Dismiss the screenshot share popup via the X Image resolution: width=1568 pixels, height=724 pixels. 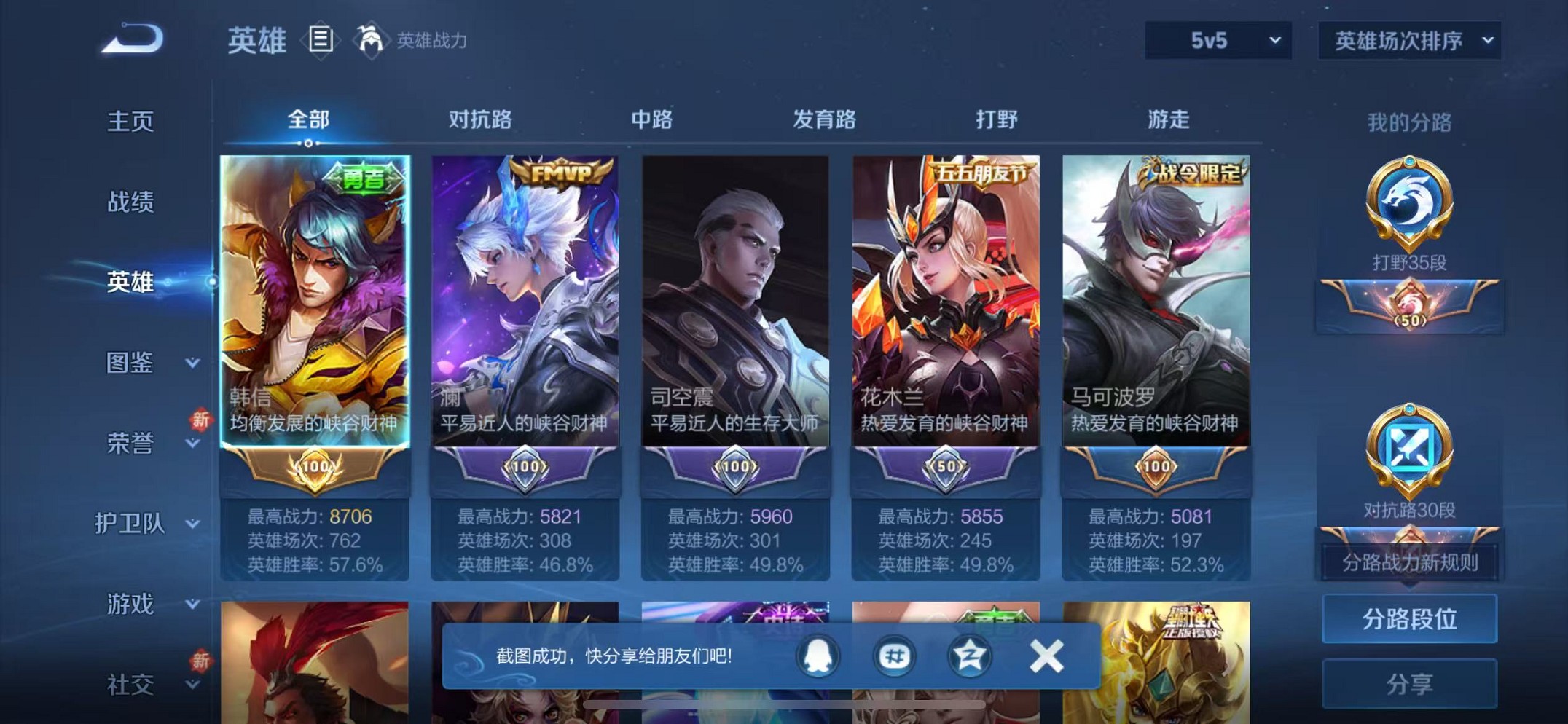coord(1046,655)
